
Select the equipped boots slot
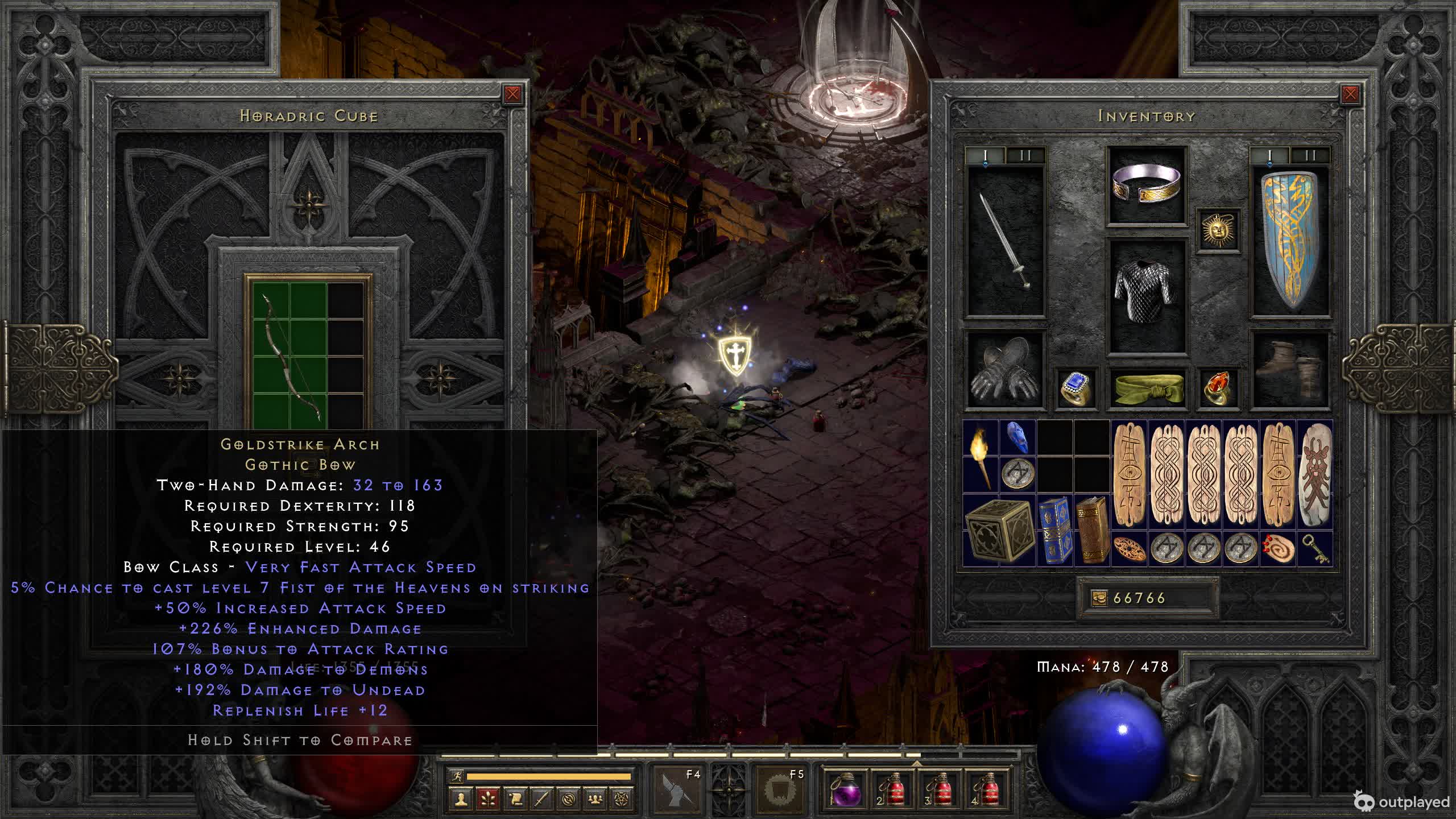1290,370
